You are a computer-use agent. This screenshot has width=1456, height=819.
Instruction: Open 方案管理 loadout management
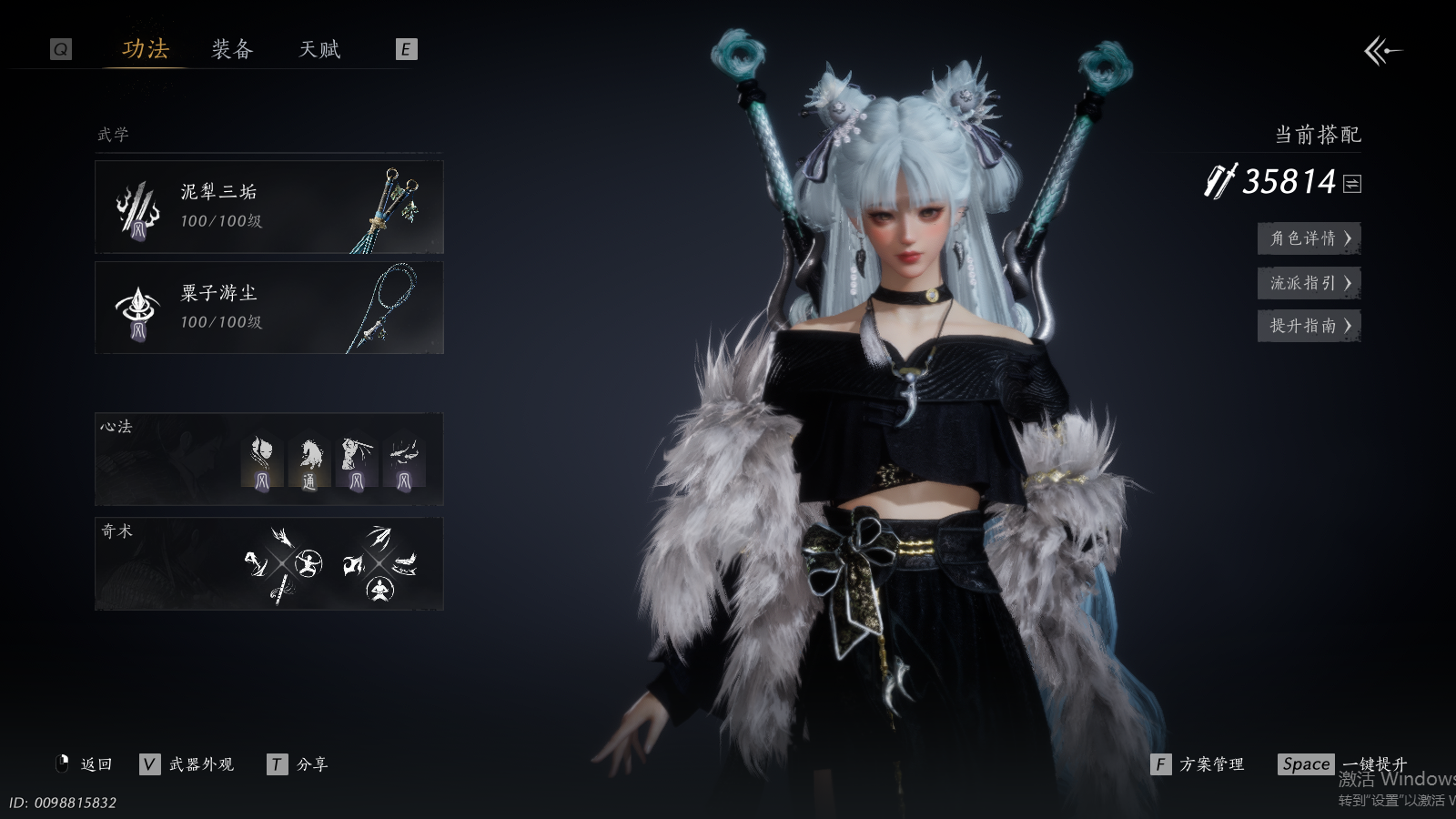tap(1198, 764)
